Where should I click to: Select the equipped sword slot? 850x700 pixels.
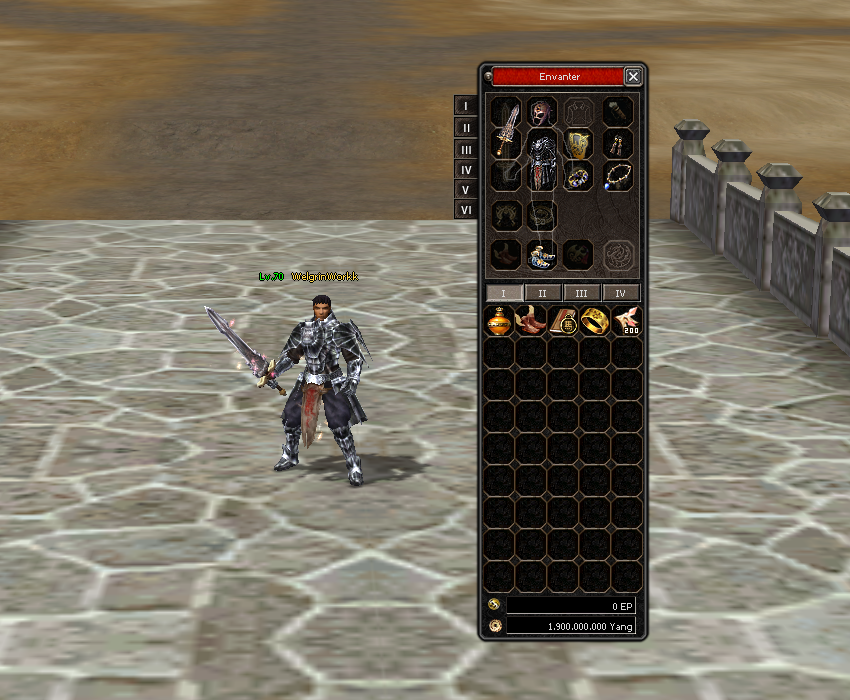click(x=508, y=128)
